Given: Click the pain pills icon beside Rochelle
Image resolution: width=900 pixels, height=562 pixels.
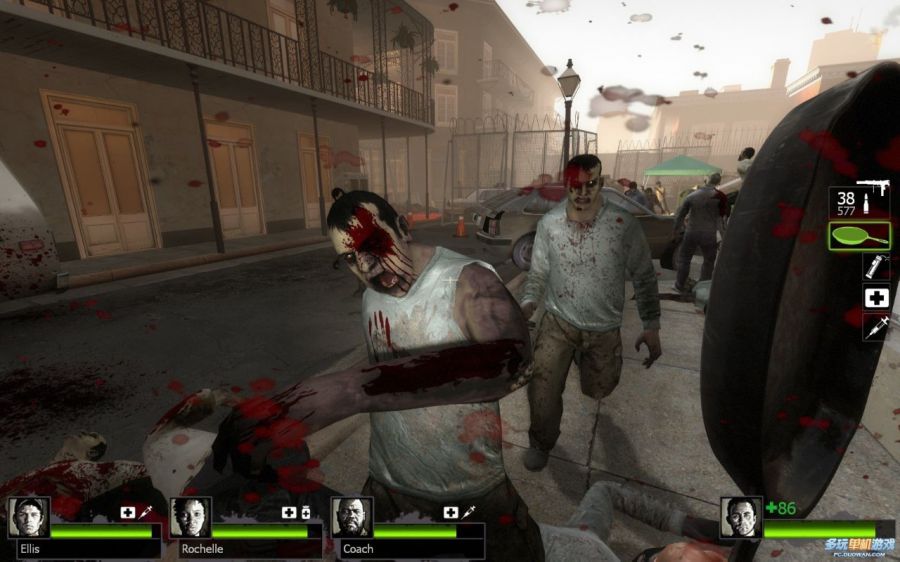Looking at the screenshot, I should 304,512.
